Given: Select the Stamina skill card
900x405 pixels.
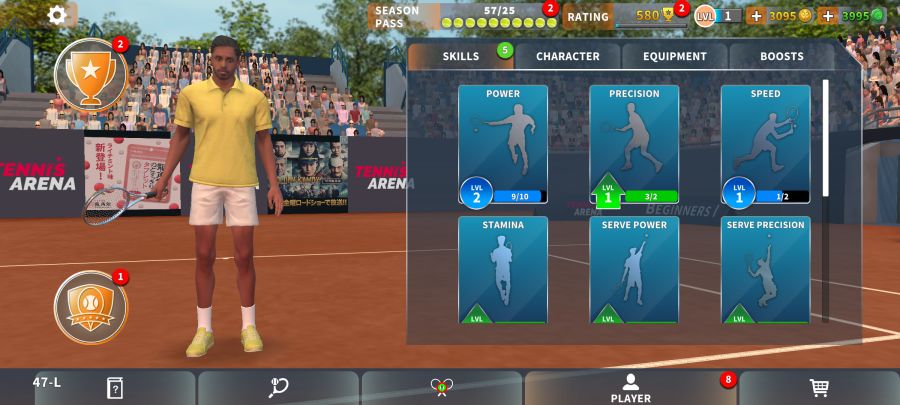Looking at the screenshot, I should point(503,270).
